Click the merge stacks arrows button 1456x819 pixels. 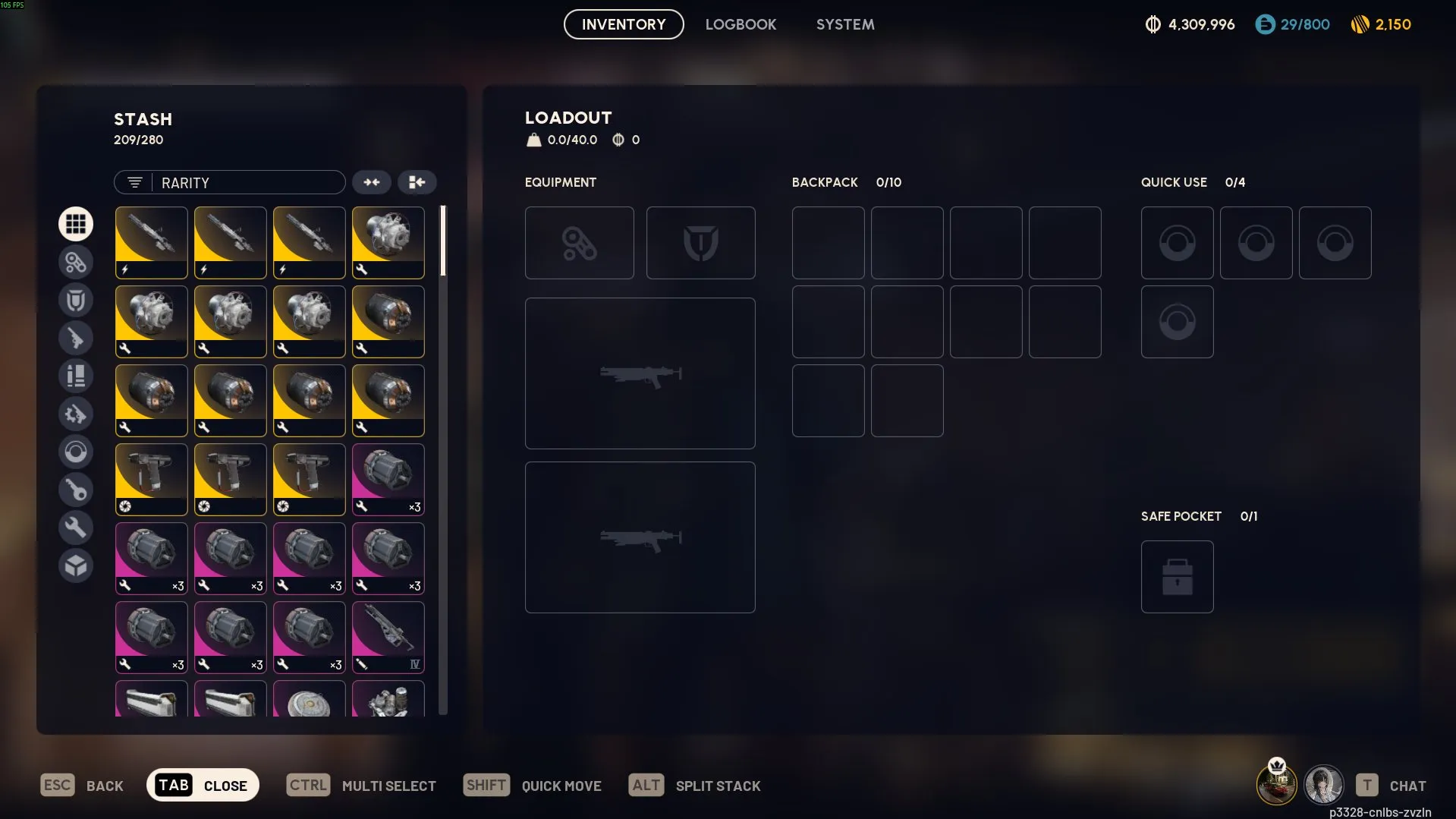[x=372, y=182]
